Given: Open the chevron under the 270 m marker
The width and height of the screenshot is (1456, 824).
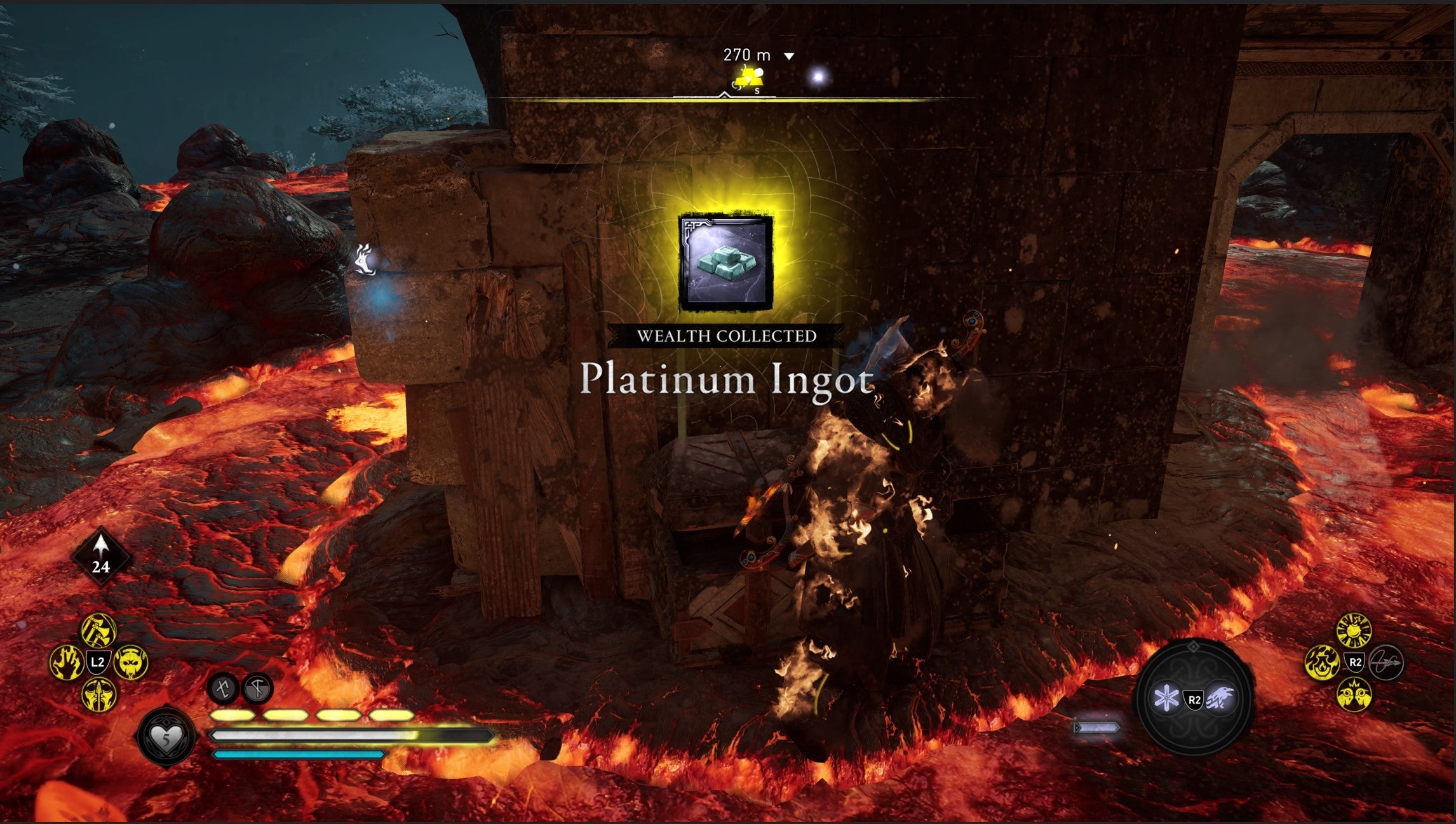Looking at the screenshot, I should pos(790,56).
